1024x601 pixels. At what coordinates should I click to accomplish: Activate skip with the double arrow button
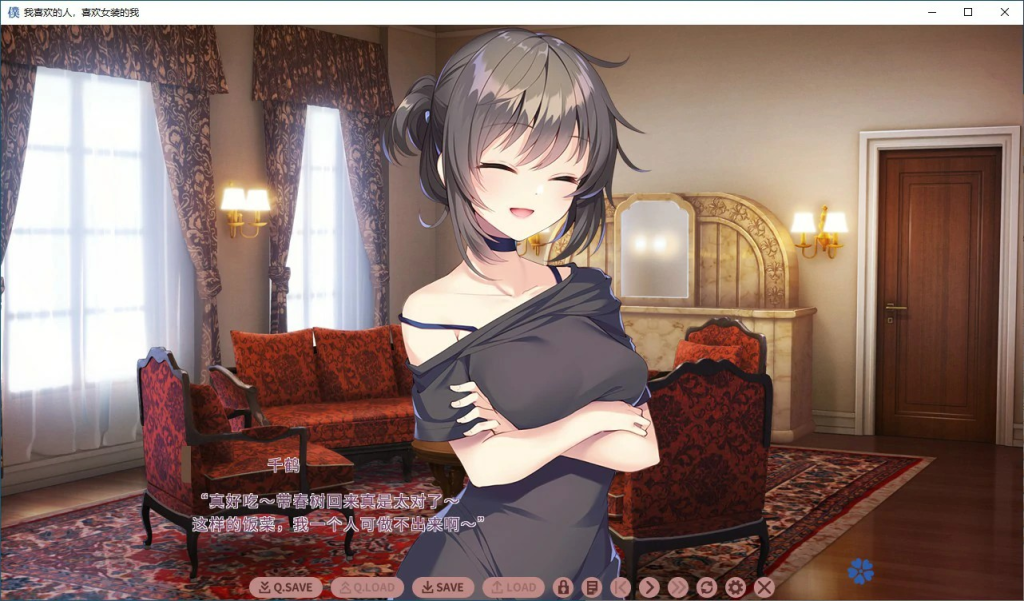tap(678, 588)
